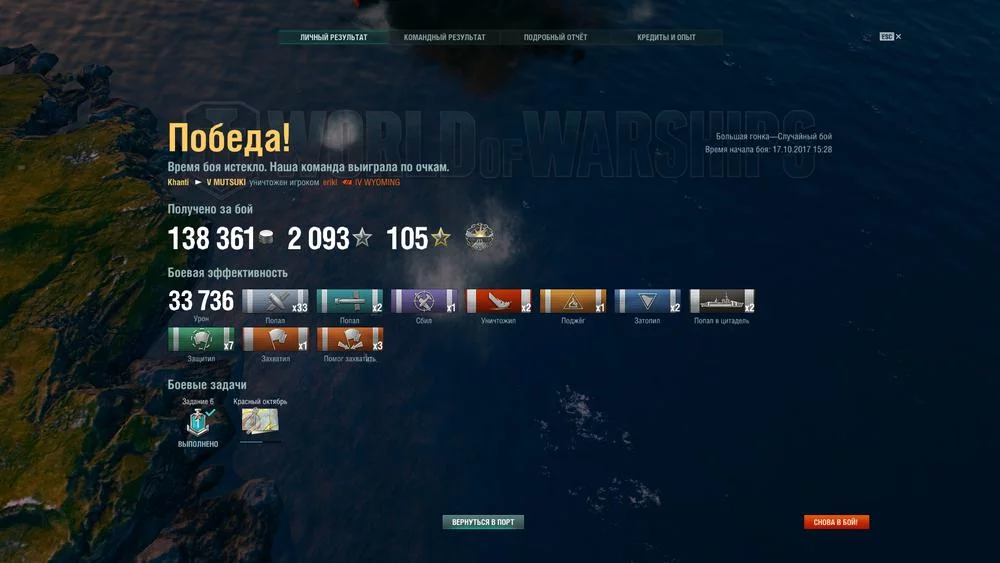Click the Попал в цитадель ribbon
The width and height of the screenshot is (1000, 563).
pos(722,302)
